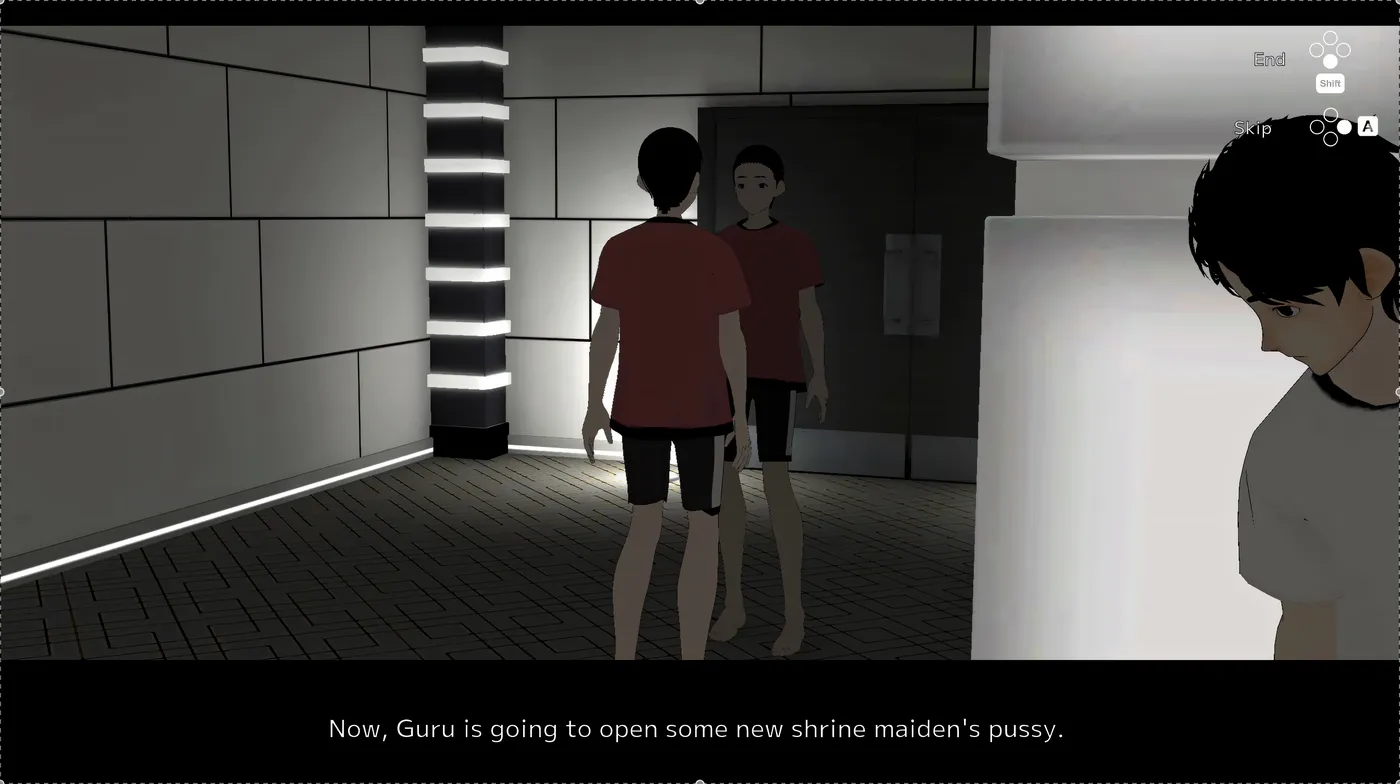Screen dimensions: 1400x784
Task: Click the face-button gamepad icon beside Skip
Action: point(1330,126)
